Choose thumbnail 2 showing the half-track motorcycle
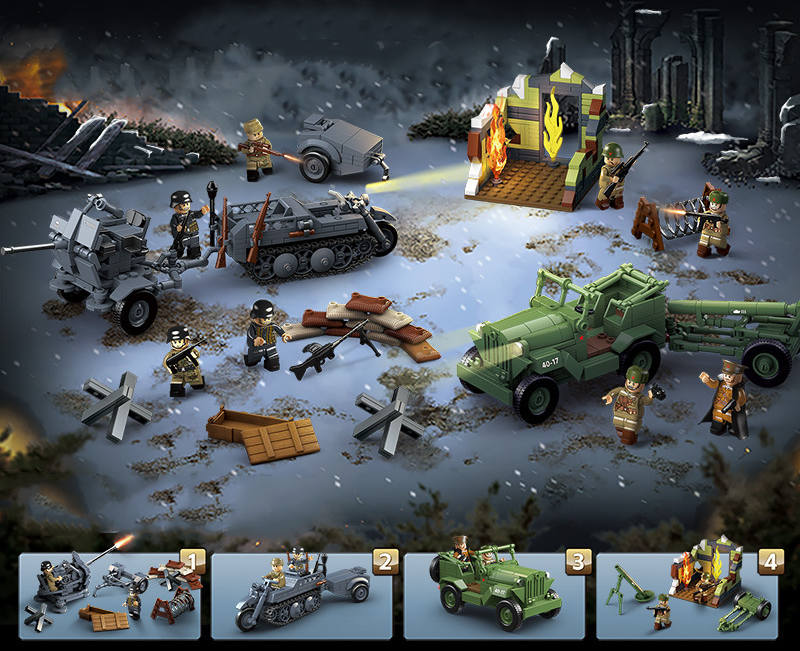The width and height of the screenshot is (800, 651). tap(301, 595)
